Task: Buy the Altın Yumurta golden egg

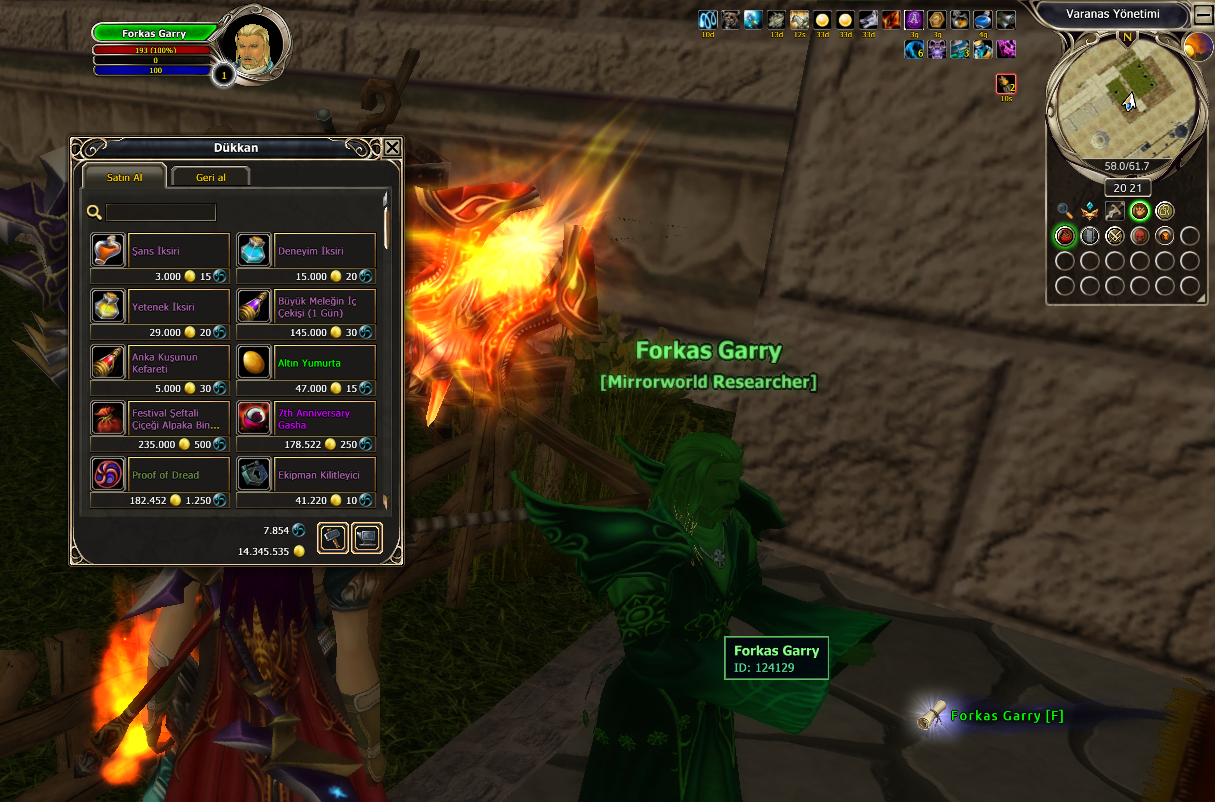Action: (x=254, y=362)
